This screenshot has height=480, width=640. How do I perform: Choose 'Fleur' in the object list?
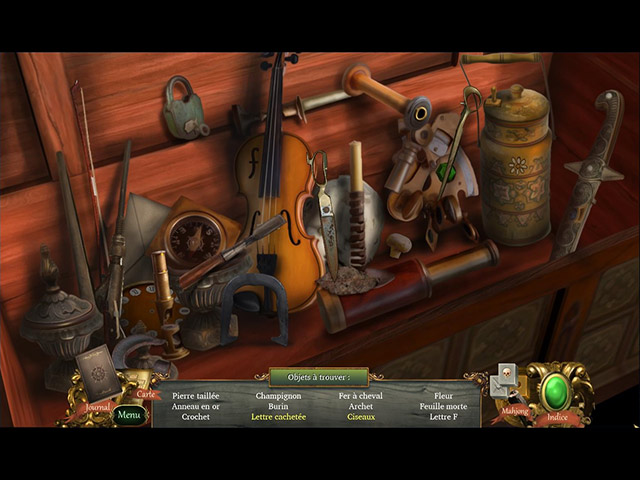pyautogui.click(x=443, y=396)
